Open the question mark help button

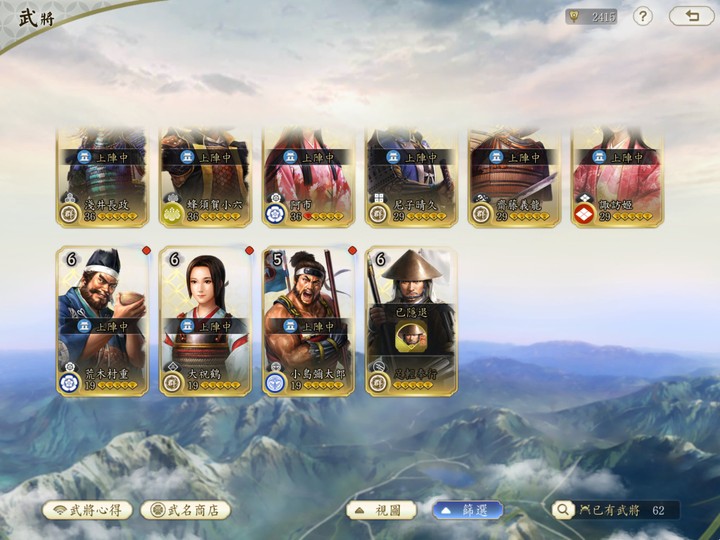(643, 16)
